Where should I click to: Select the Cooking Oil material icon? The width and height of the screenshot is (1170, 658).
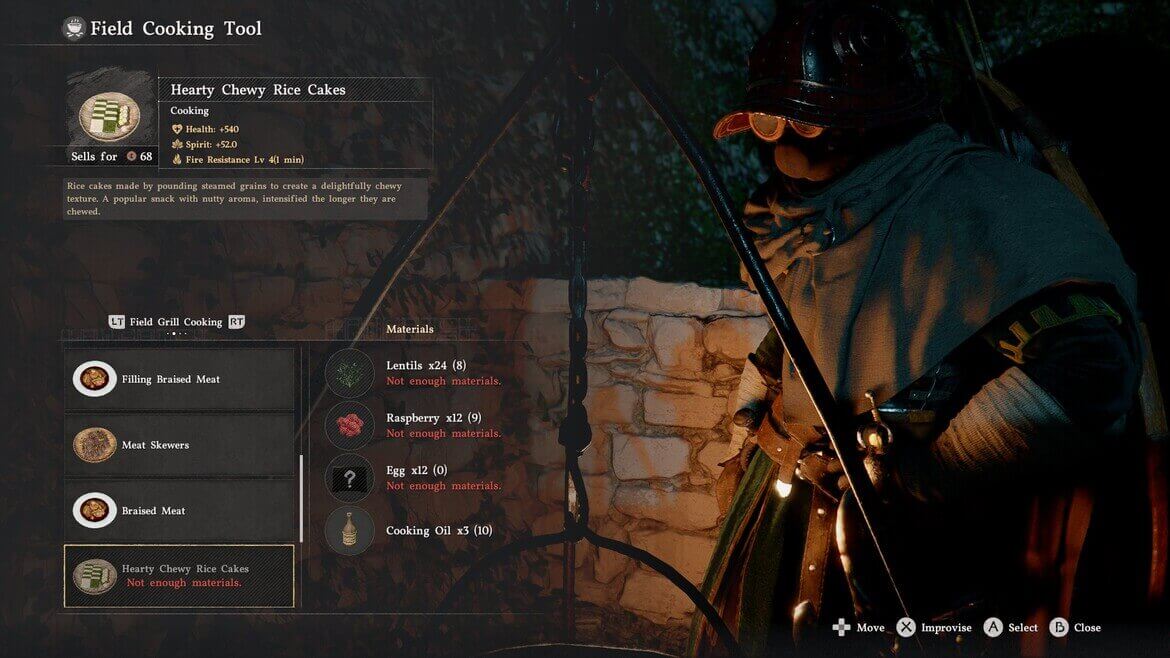pyautogui.click(x=350, y=530)
